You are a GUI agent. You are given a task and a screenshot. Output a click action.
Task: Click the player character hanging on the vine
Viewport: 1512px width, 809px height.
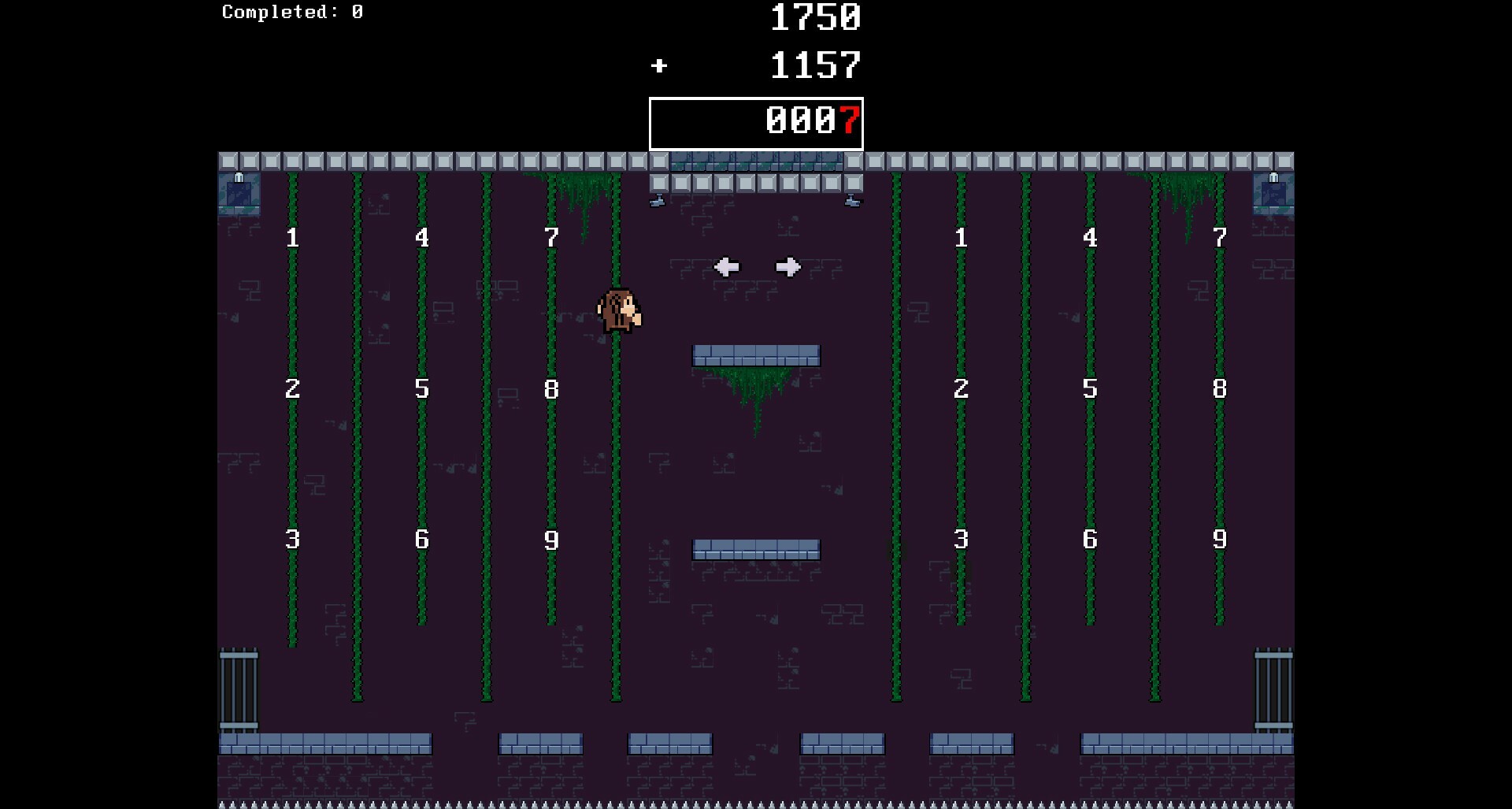619,312
